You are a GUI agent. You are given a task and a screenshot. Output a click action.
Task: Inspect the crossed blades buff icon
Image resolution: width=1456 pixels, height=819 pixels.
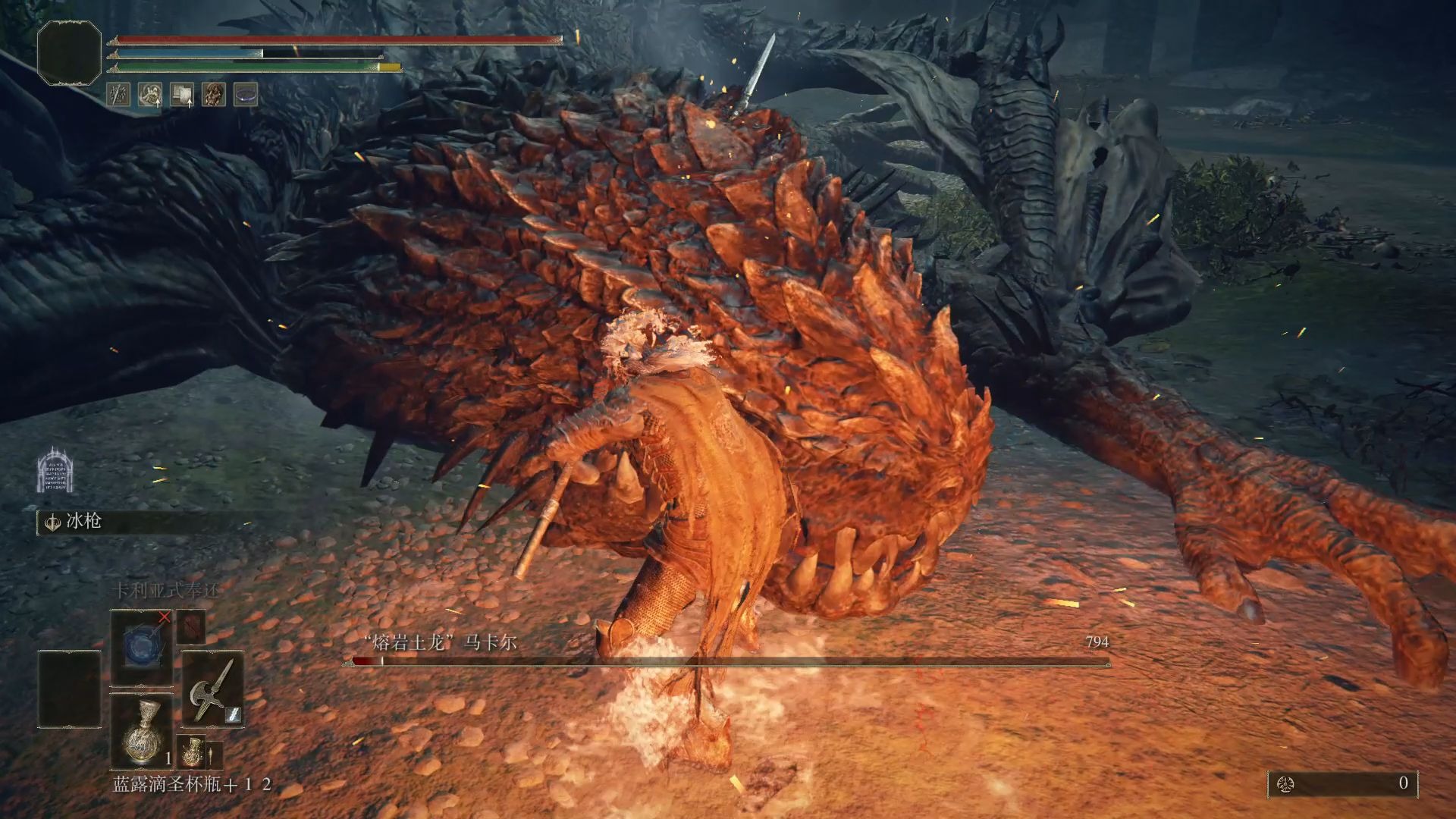[118, 95]
